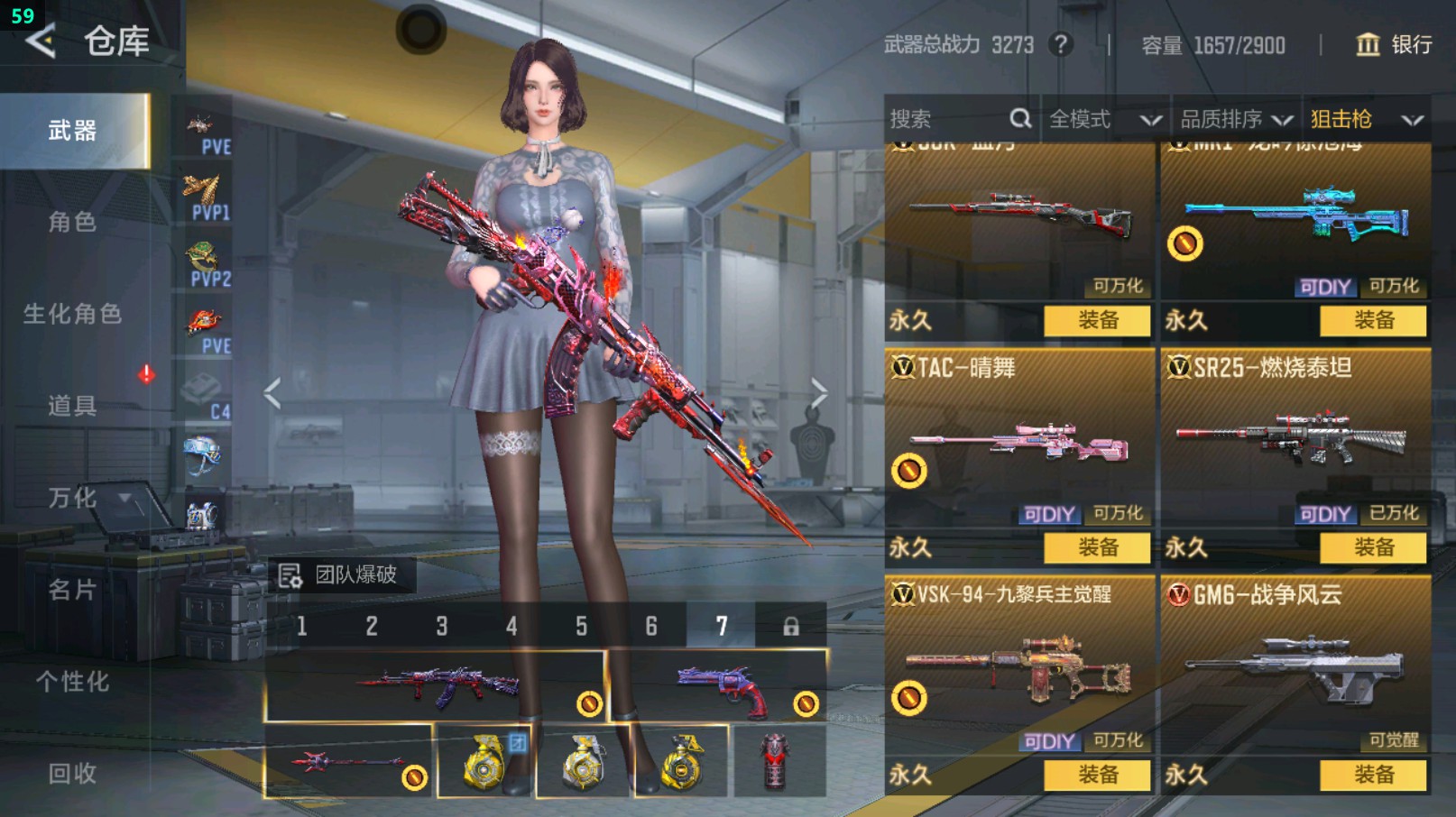Equip the SR25-燃烧泰坦 rifle
Viewport: 1456px width, 817px height.
(1373, 547)
